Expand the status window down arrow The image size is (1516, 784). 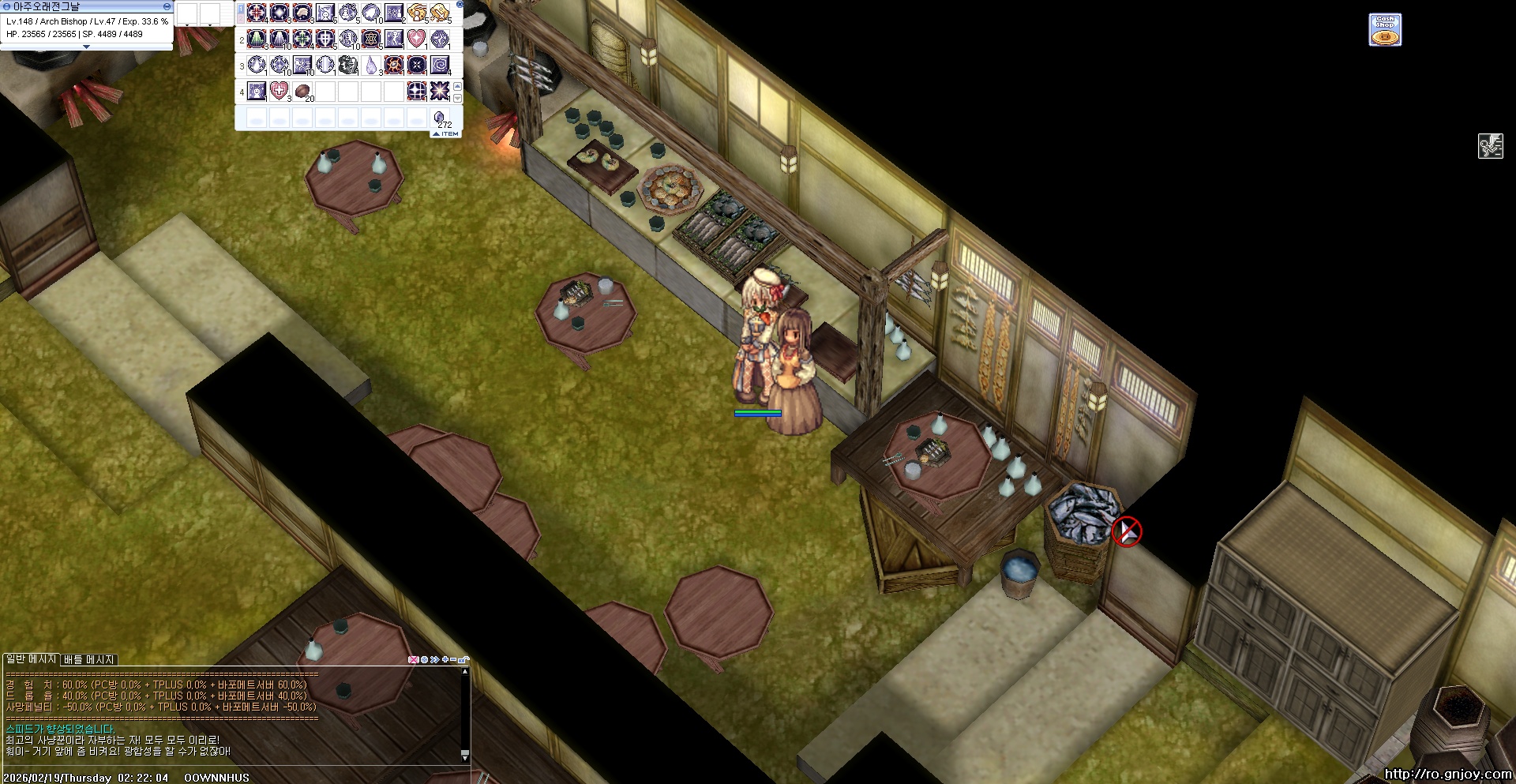86,47
